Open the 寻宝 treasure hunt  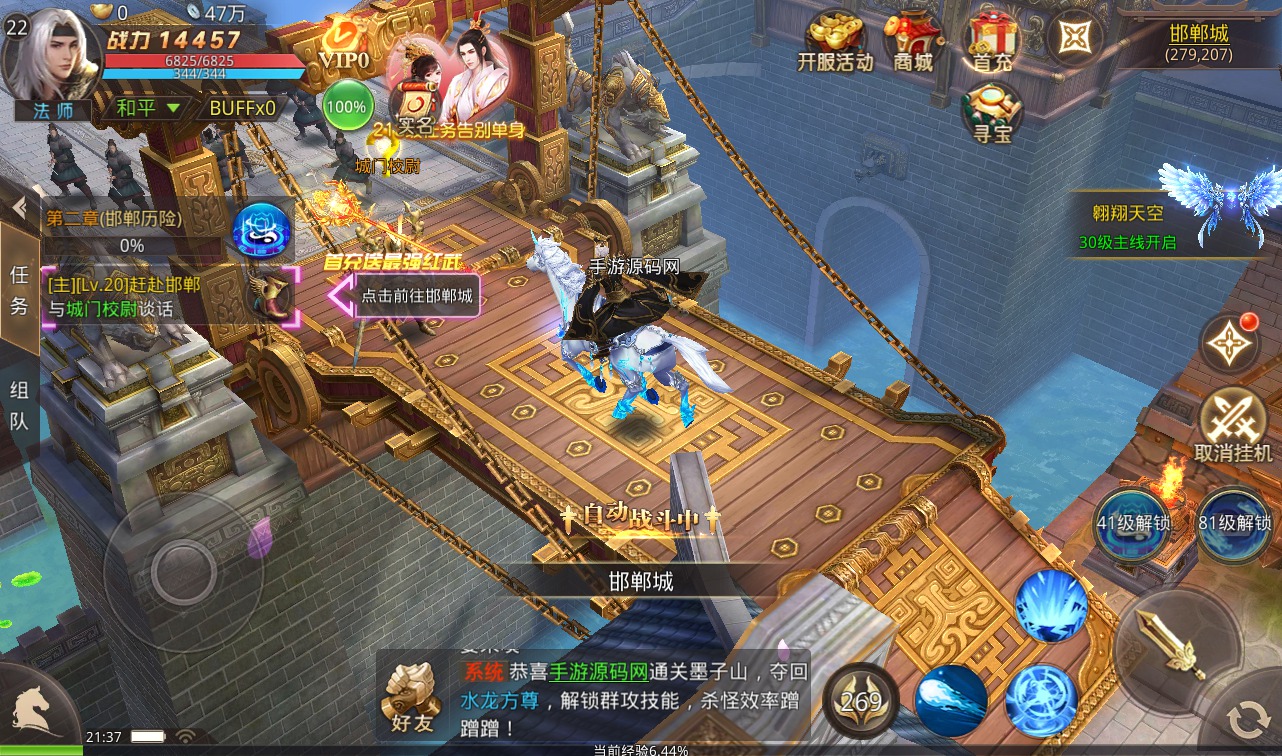(x=991, y=112)
